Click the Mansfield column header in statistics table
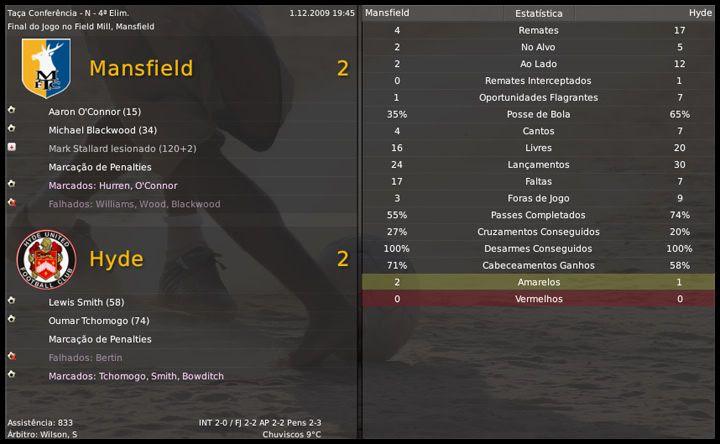 (387, 14)
